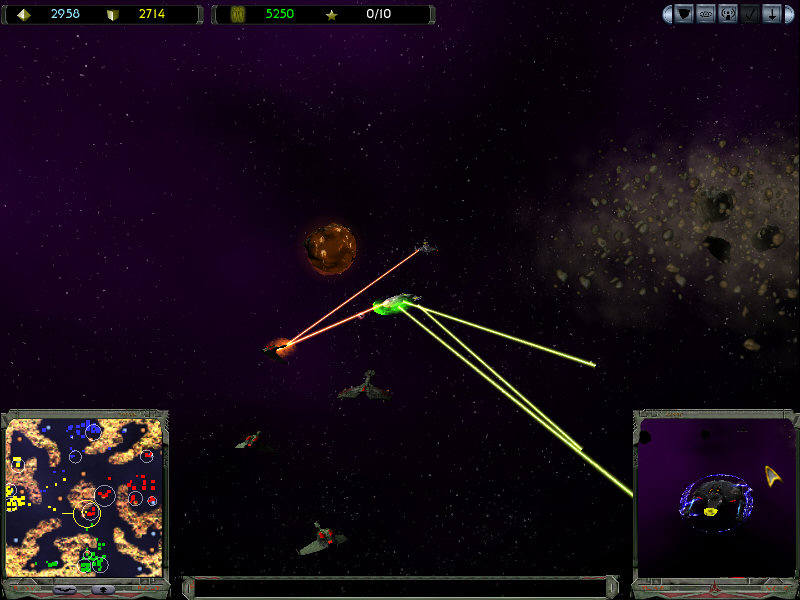Click the chain-link alliance button
This screenshot has width=800, height=600.
coord(706,14)
